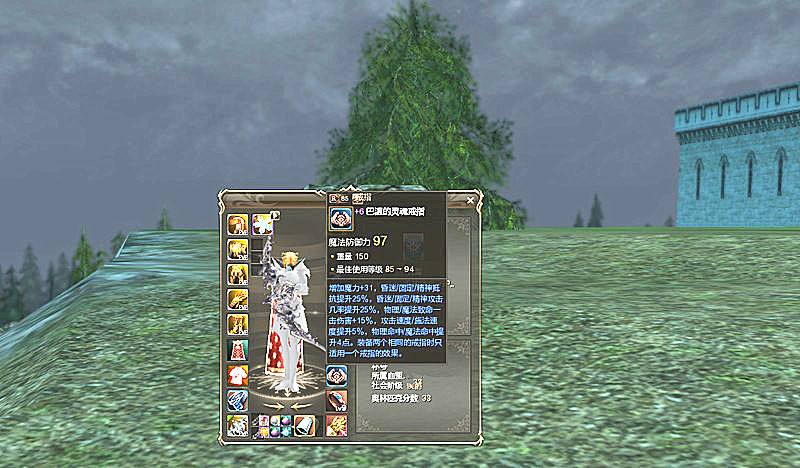Select the white scroll item slot
This screenshot has height=468, width=800.
303,425
